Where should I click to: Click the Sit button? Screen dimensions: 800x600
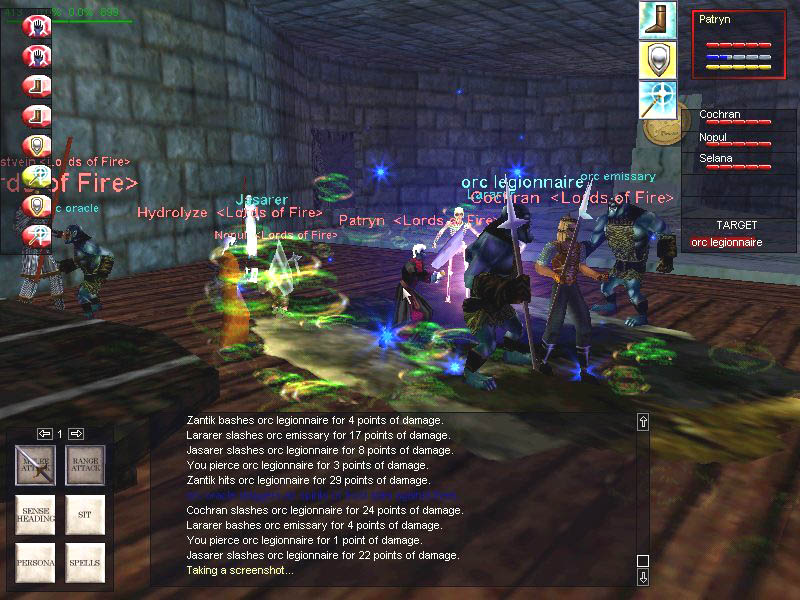pos(86,514)
